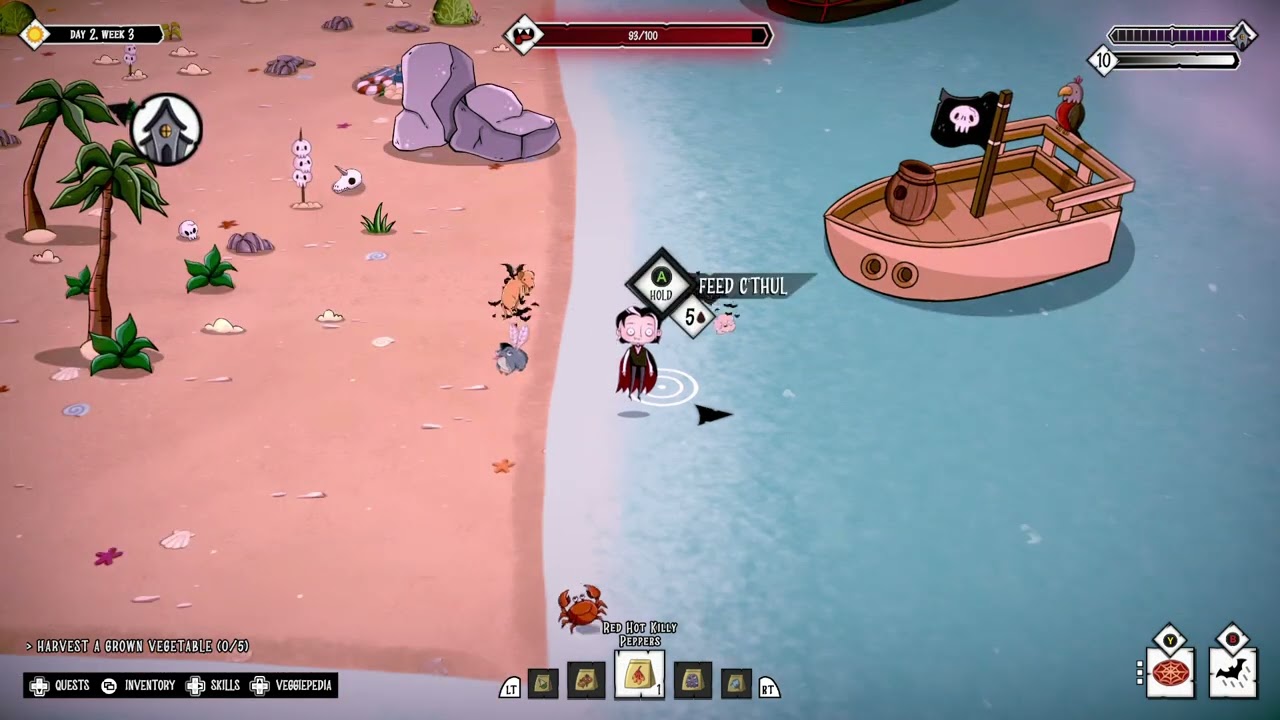Open the Veggiepedia

pos(291,686)
